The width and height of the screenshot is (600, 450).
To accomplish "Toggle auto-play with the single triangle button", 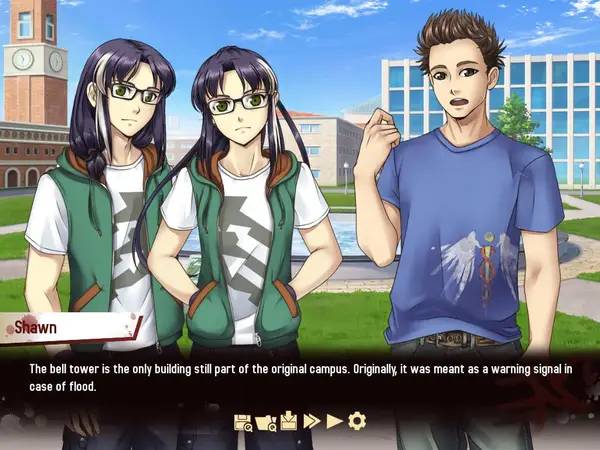I will point(334,421).
